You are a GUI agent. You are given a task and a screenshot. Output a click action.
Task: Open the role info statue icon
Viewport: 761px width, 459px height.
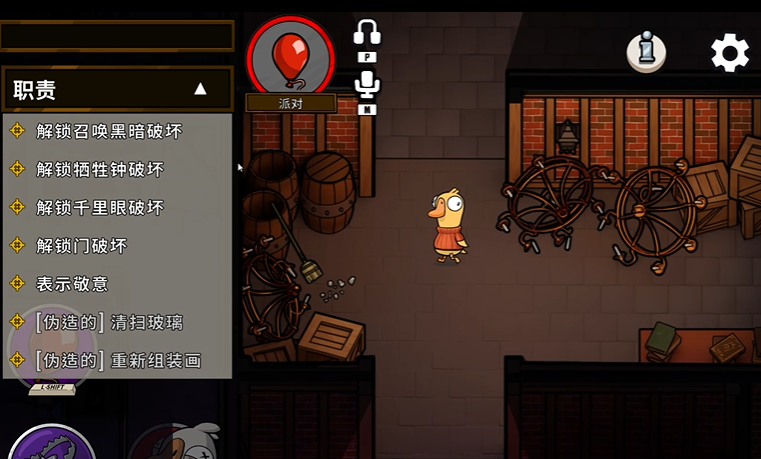click(647, 52)
